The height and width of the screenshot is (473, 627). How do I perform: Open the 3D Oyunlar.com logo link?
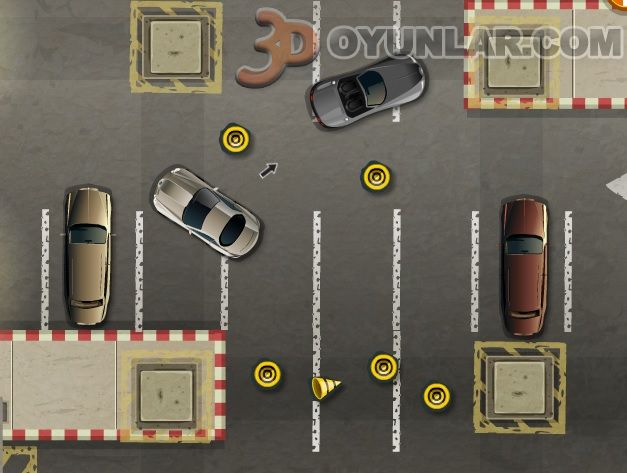coord(430,43)
